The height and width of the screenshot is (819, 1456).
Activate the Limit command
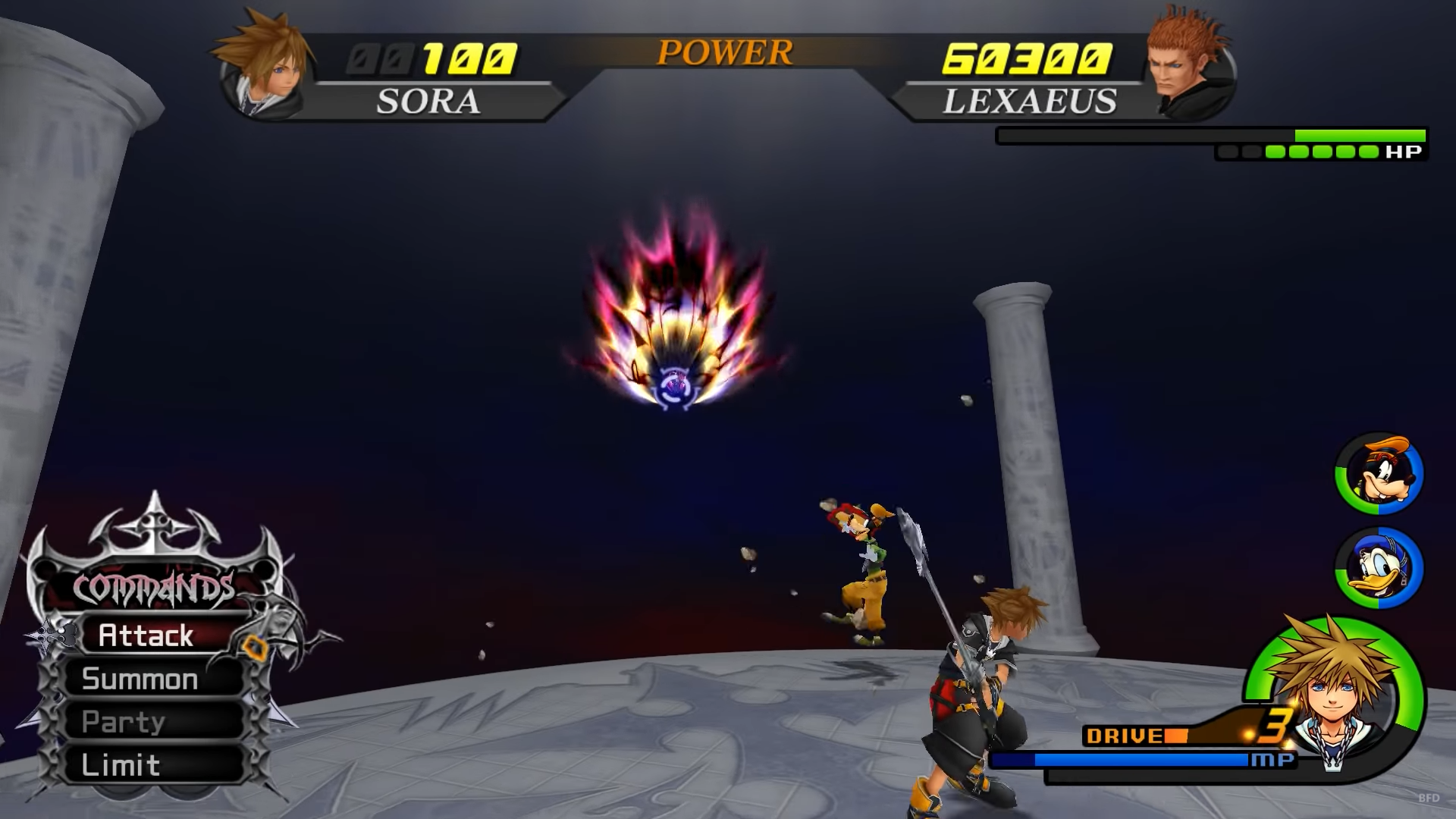click(121, 765)
